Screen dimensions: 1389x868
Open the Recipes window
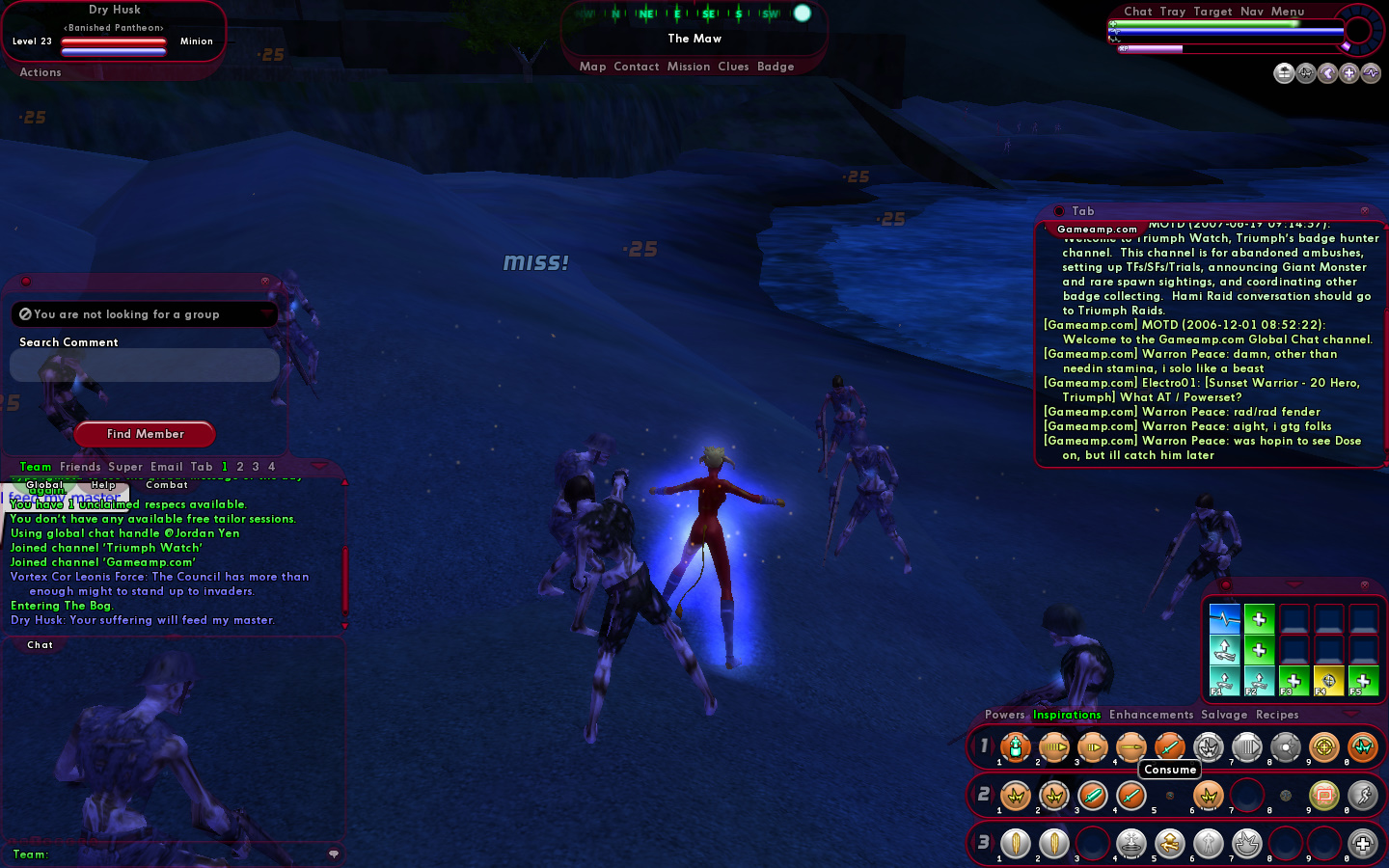click(1277, 715)
